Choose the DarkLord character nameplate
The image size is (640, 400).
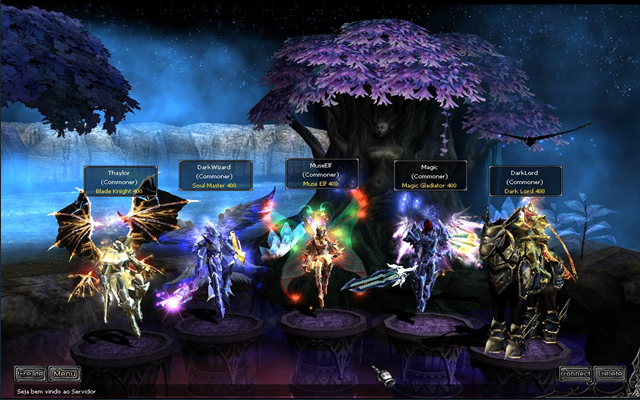[525, 181]
